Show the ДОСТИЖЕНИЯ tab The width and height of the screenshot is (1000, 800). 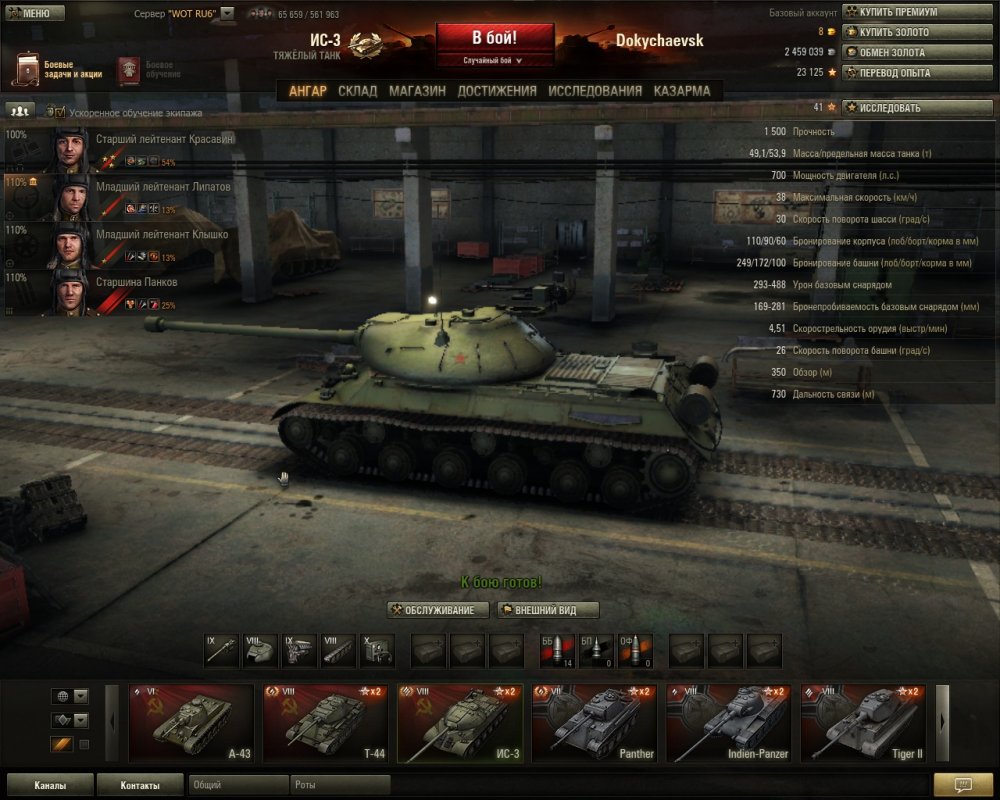[497, 91]
